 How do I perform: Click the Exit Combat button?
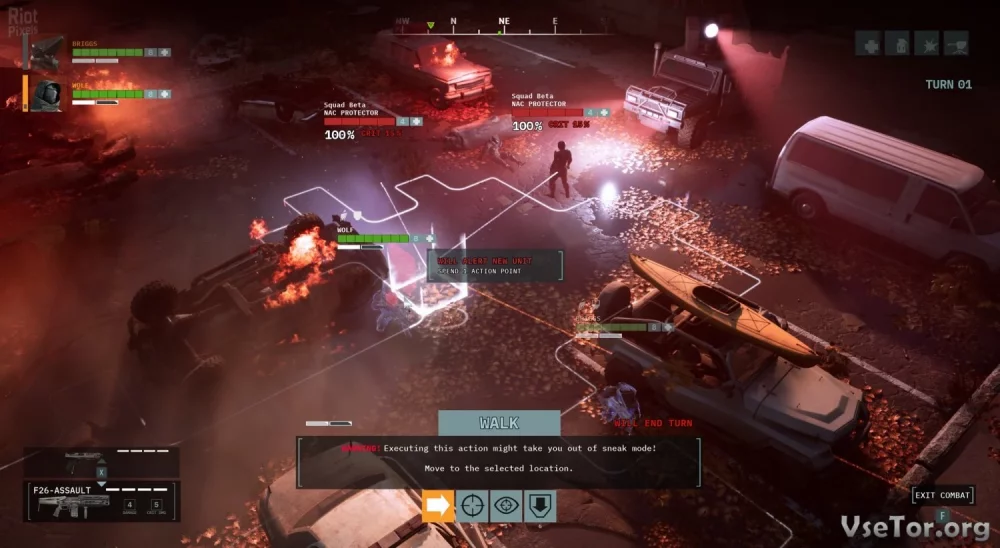pos(942,495)
